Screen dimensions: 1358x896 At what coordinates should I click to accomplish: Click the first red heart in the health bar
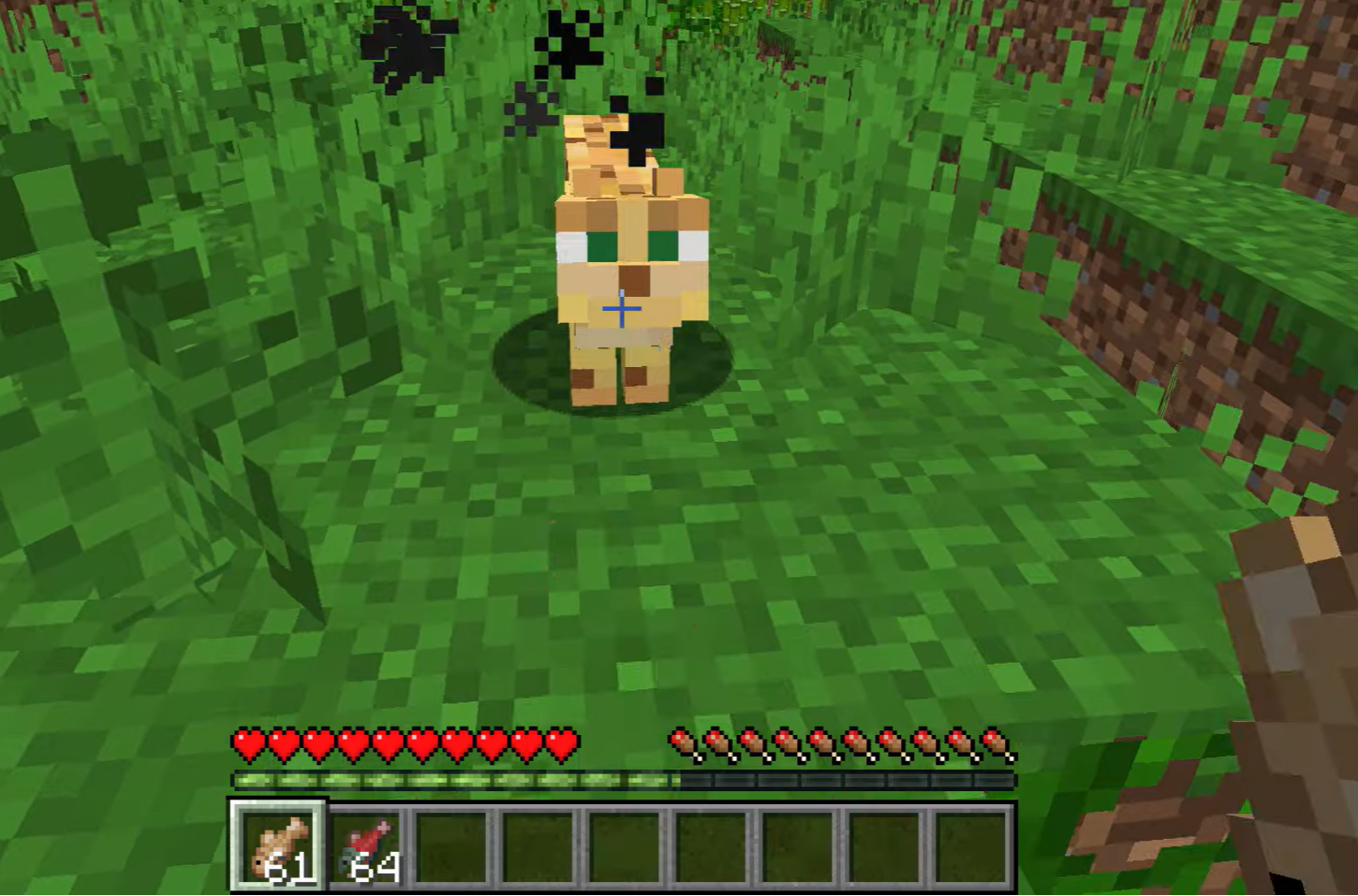(248, 741)
